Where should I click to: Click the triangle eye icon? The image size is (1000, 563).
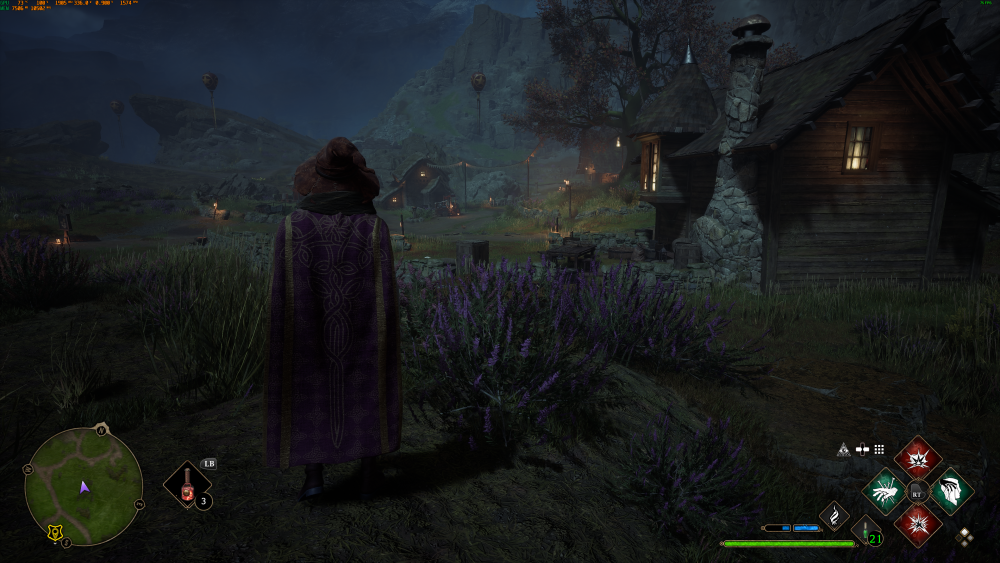pyautogui.click(x=843, y=450)
